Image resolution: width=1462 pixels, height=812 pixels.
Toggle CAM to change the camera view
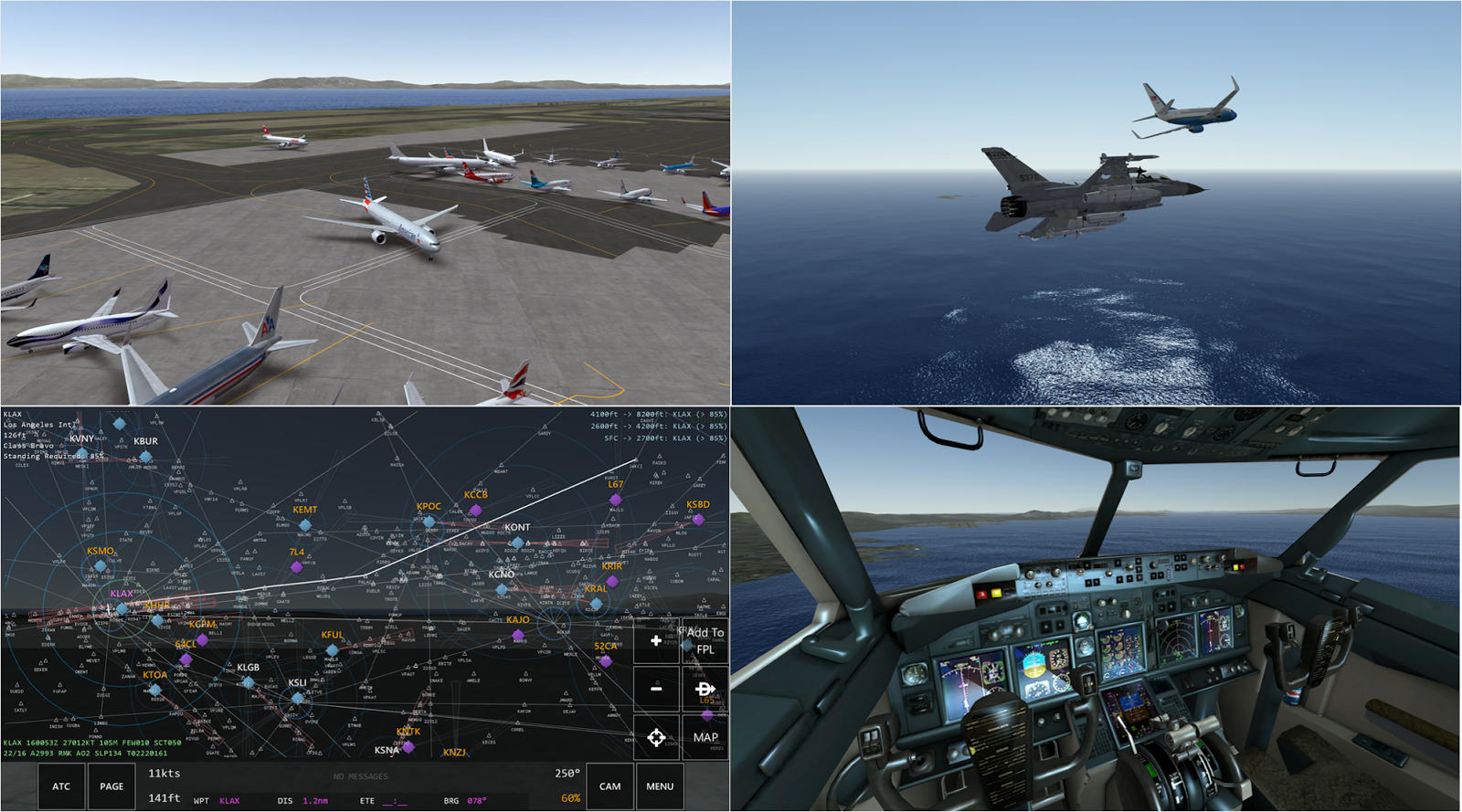pyautogui.click(x=609, y=786)
